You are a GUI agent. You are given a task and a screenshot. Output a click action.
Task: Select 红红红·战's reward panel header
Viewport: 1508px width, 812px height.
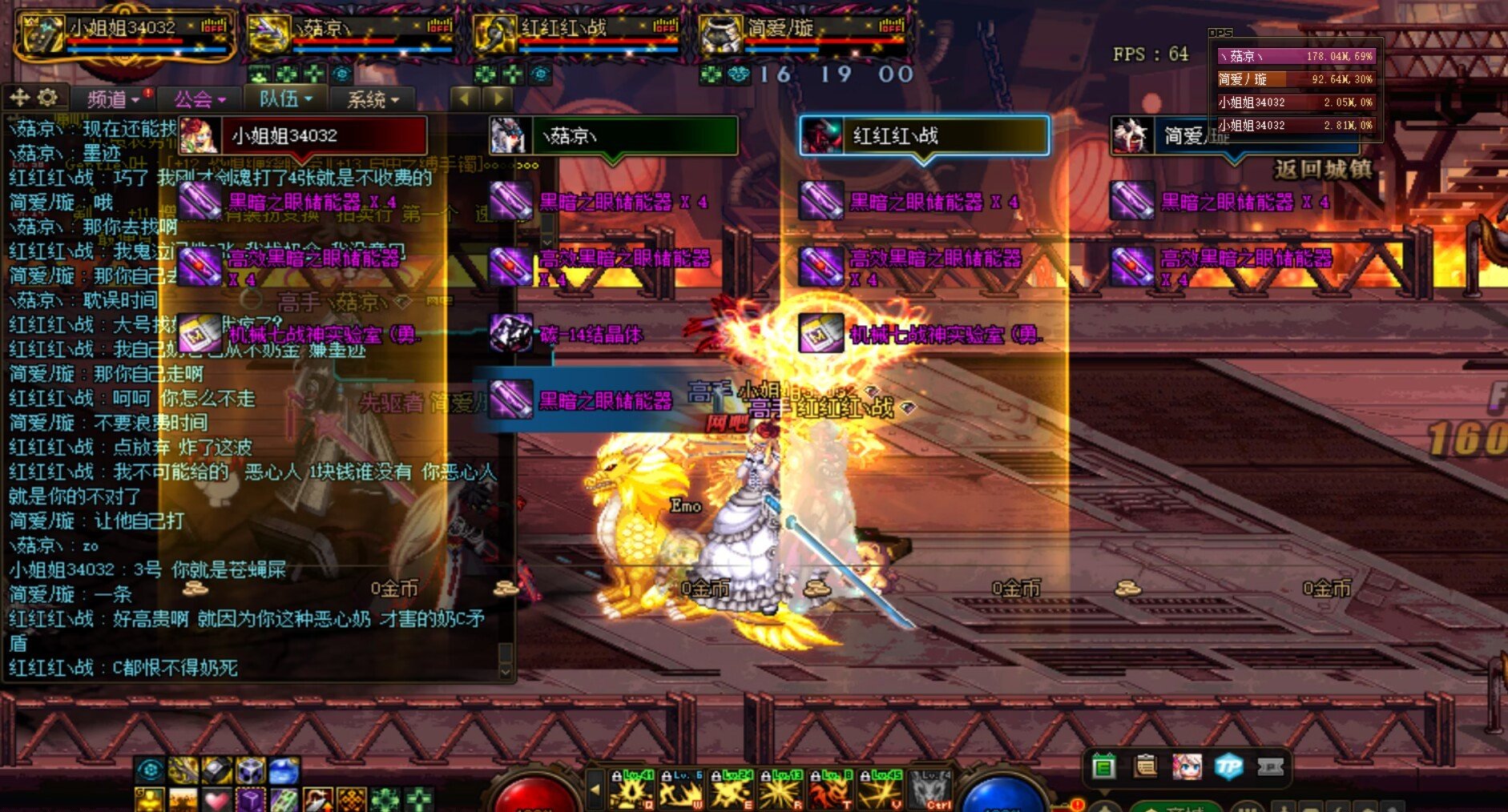pos(924,135)
